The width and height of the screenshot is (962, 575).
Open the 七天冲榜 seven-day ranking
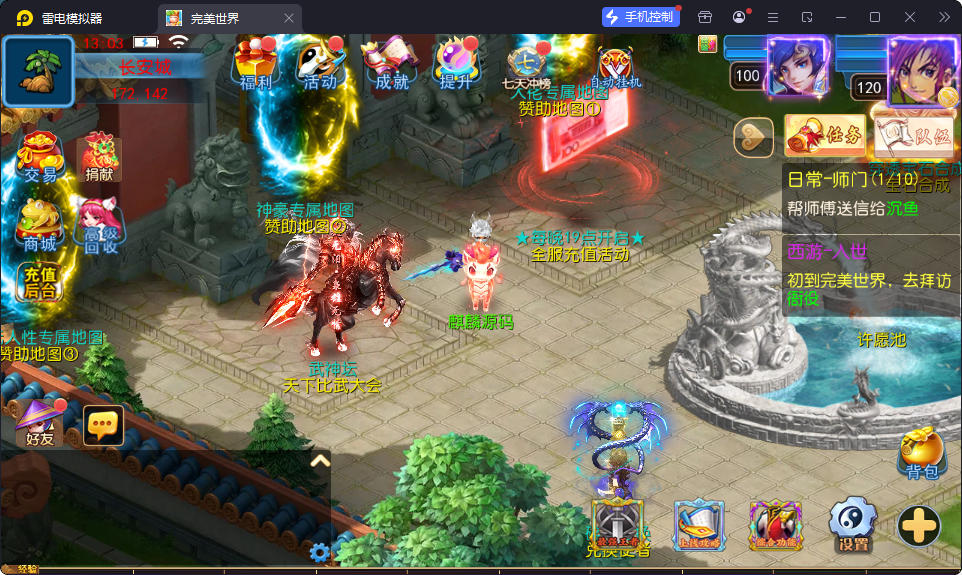click(x=526, y=67)
